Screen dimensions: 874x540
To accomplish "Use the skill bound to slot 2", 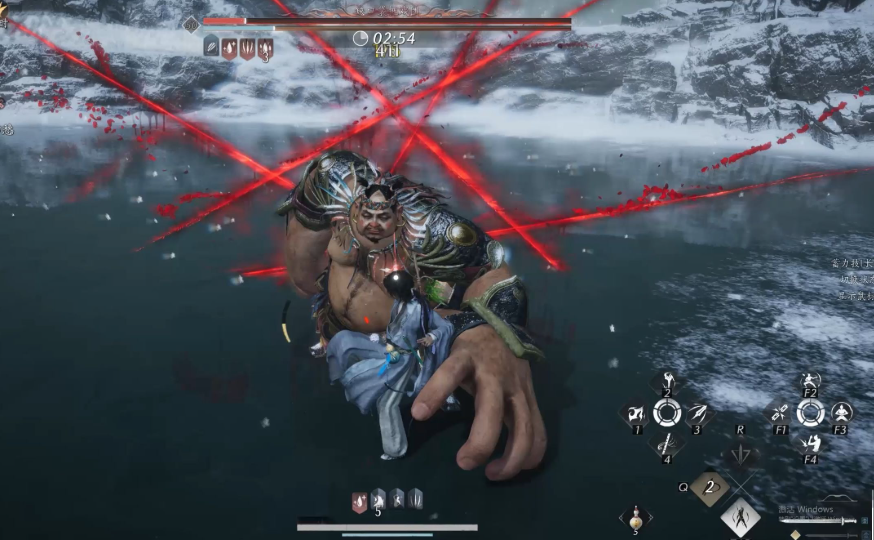I will pyautogui.click(x=667, y=383).
